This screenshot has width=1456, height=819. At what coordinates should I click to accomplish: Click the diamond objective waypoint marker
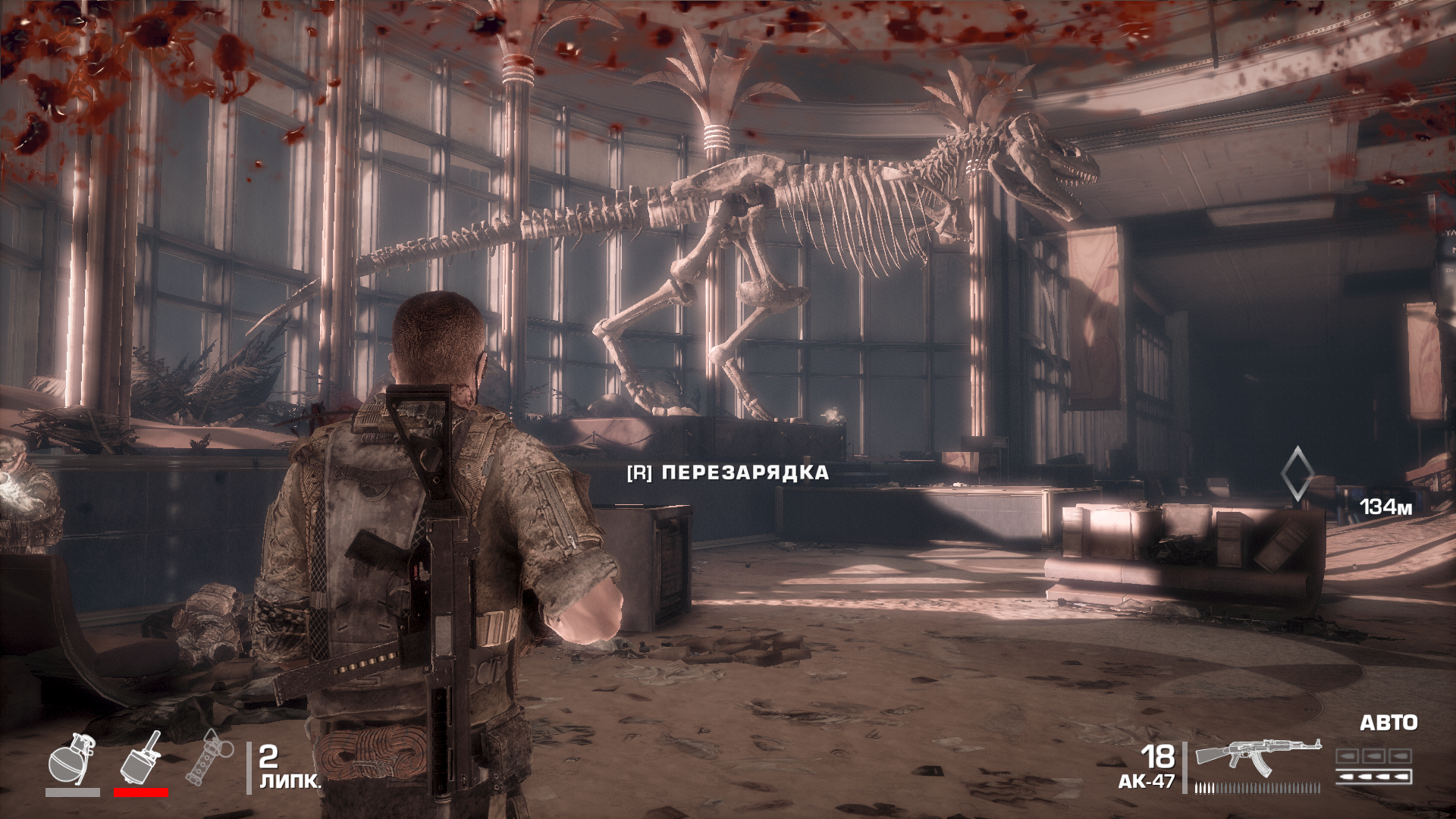point(1295,474)
